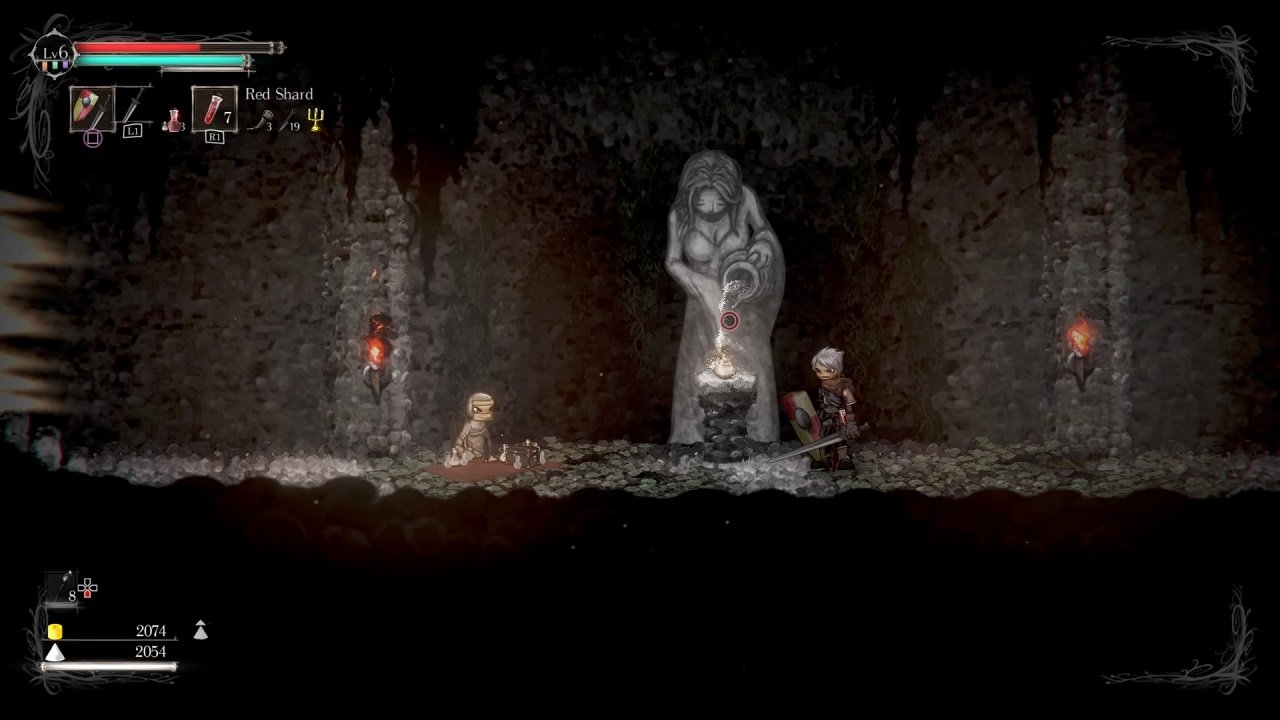Screen dimensions: 1280x720
Task: Click the ascending cone level-up indicator
Action: (x=201, y=630)
